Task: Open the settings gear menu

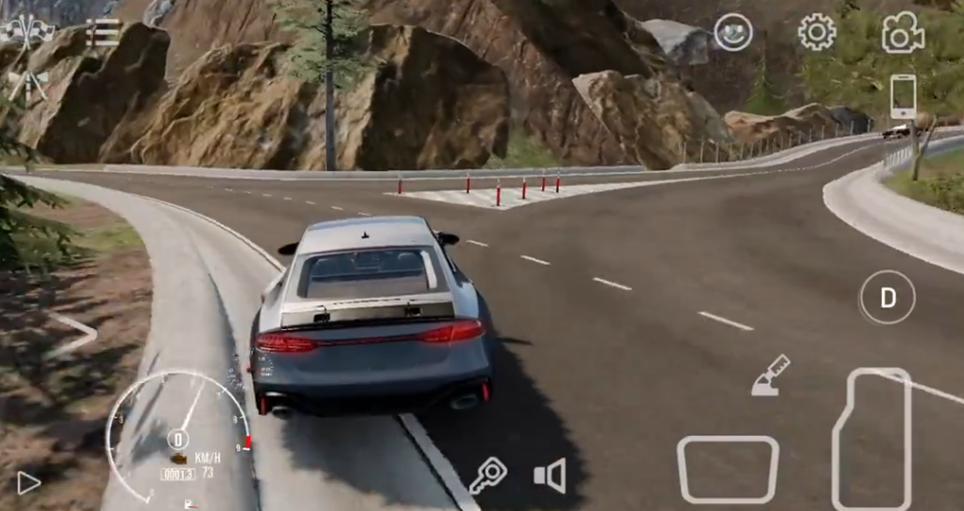Action: pos(816,33)
